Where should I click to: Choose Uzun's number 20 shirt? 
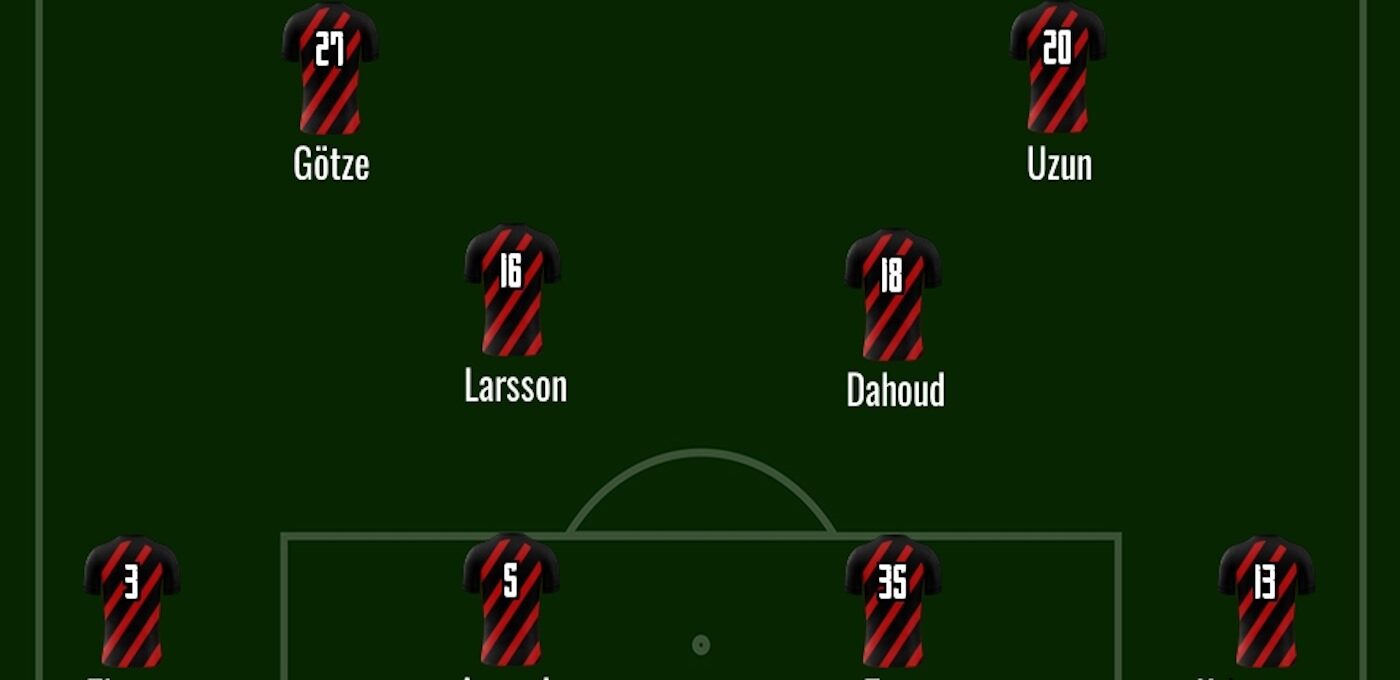[x=1057, y=70]
